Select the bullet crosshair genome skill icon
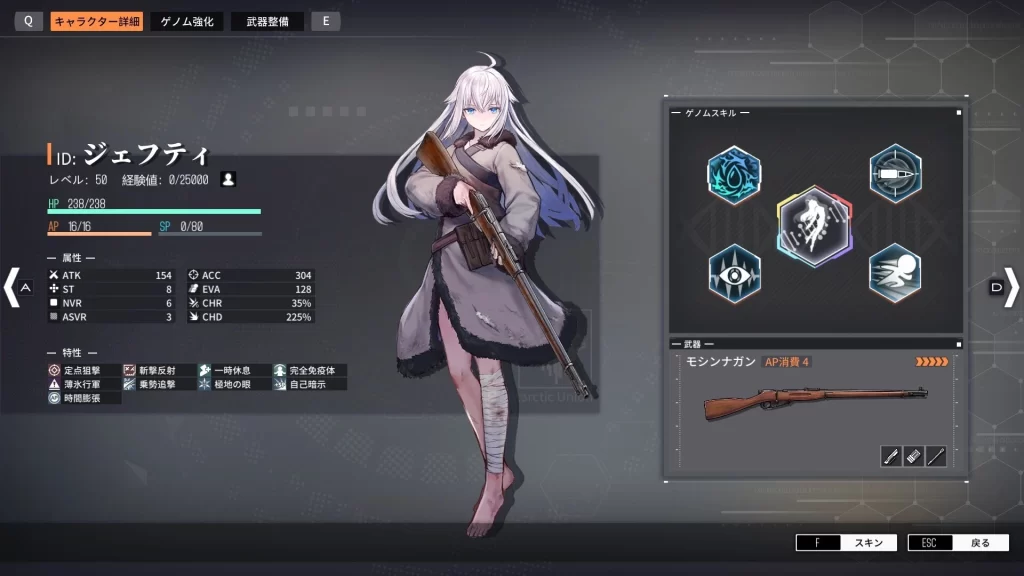Screen dimensions: 1024x576 (x=894, y=172)
